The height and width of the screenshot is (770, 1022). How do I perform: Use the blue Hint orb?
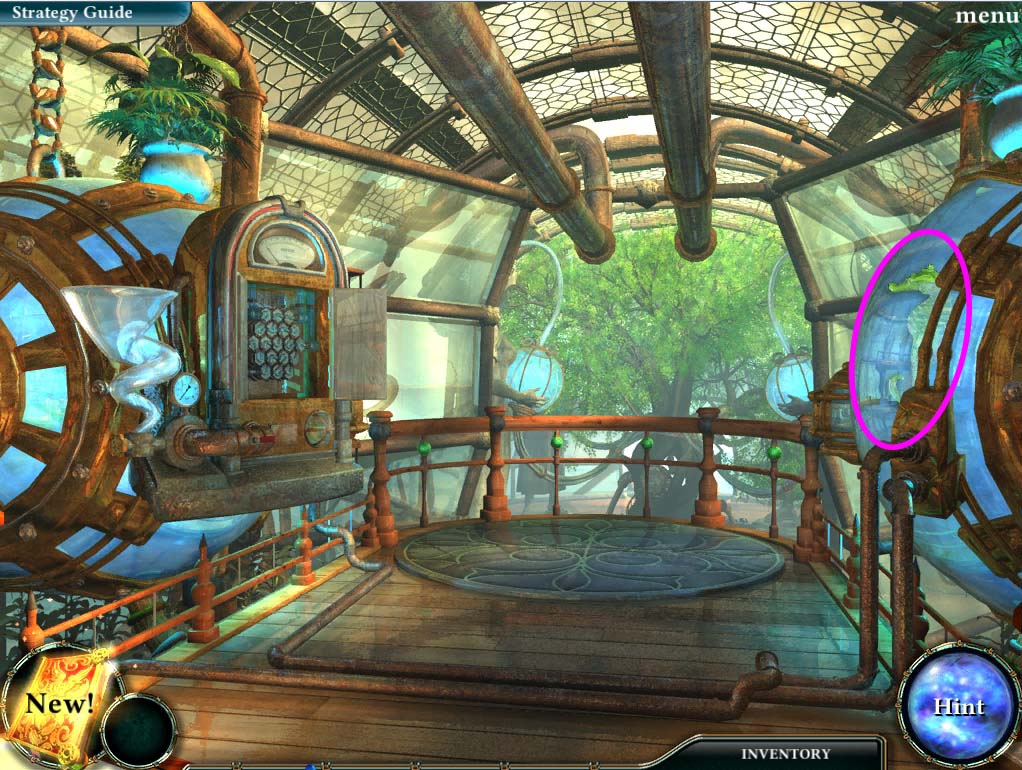point(958,706)
